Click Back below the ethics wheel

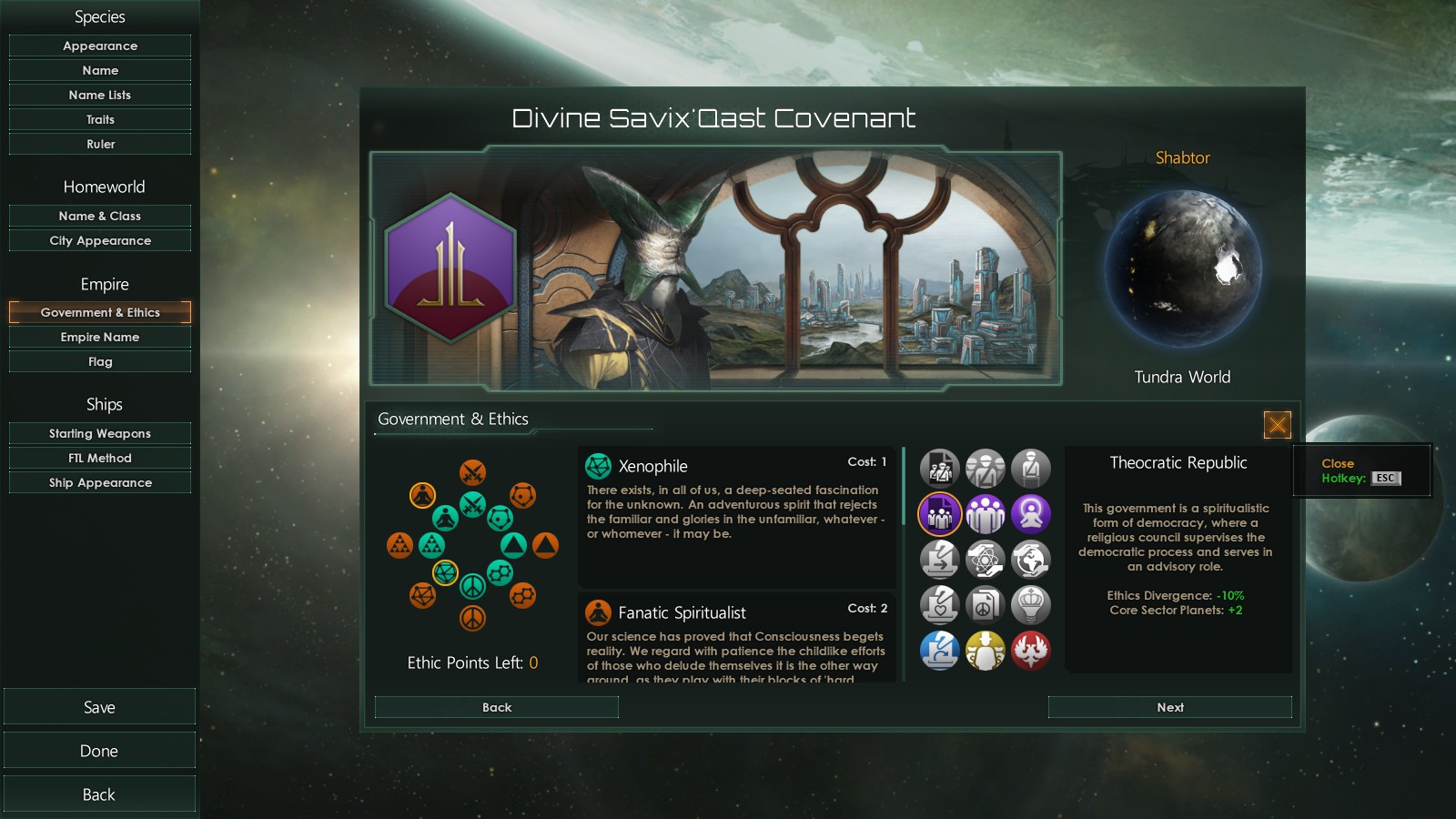pyautogui.click(x=496, y=707)
